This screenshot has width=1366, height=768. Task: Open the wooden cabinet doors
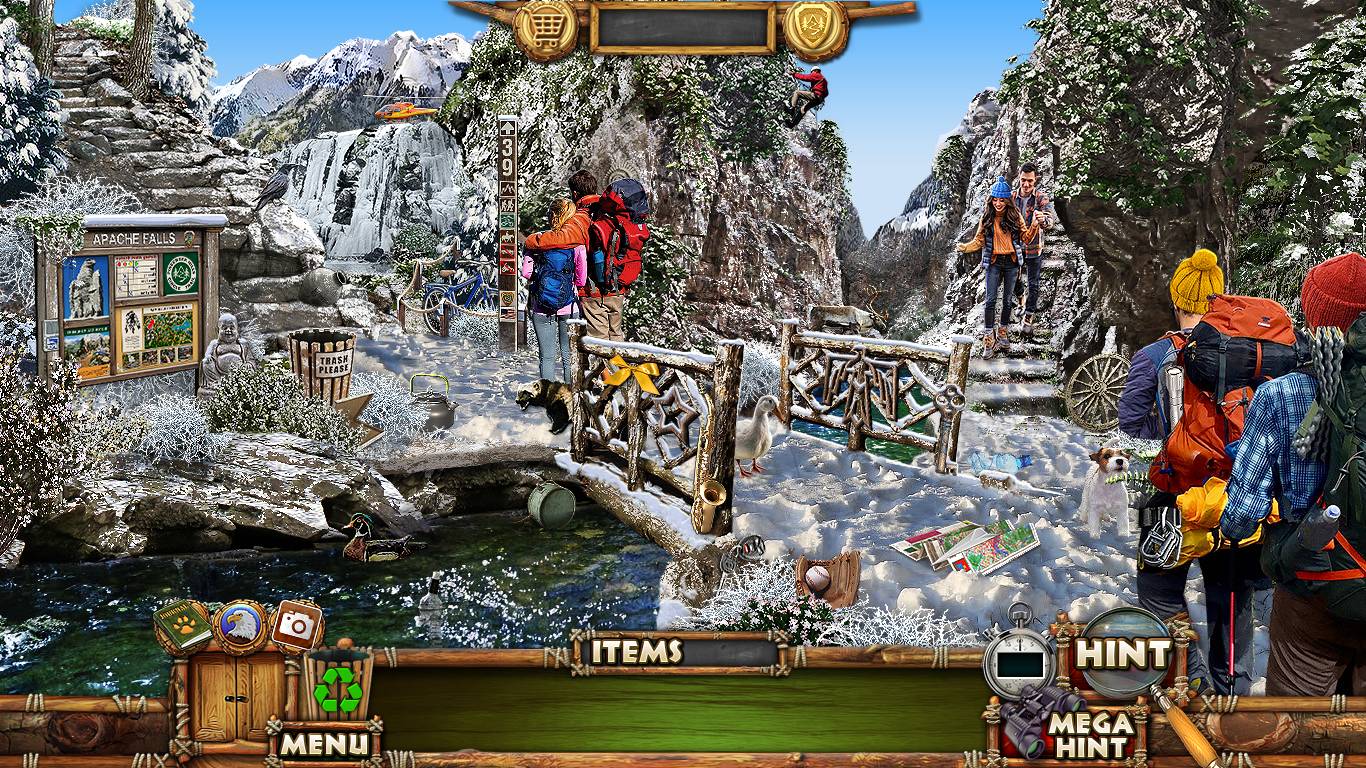click(x=239, y=696)
